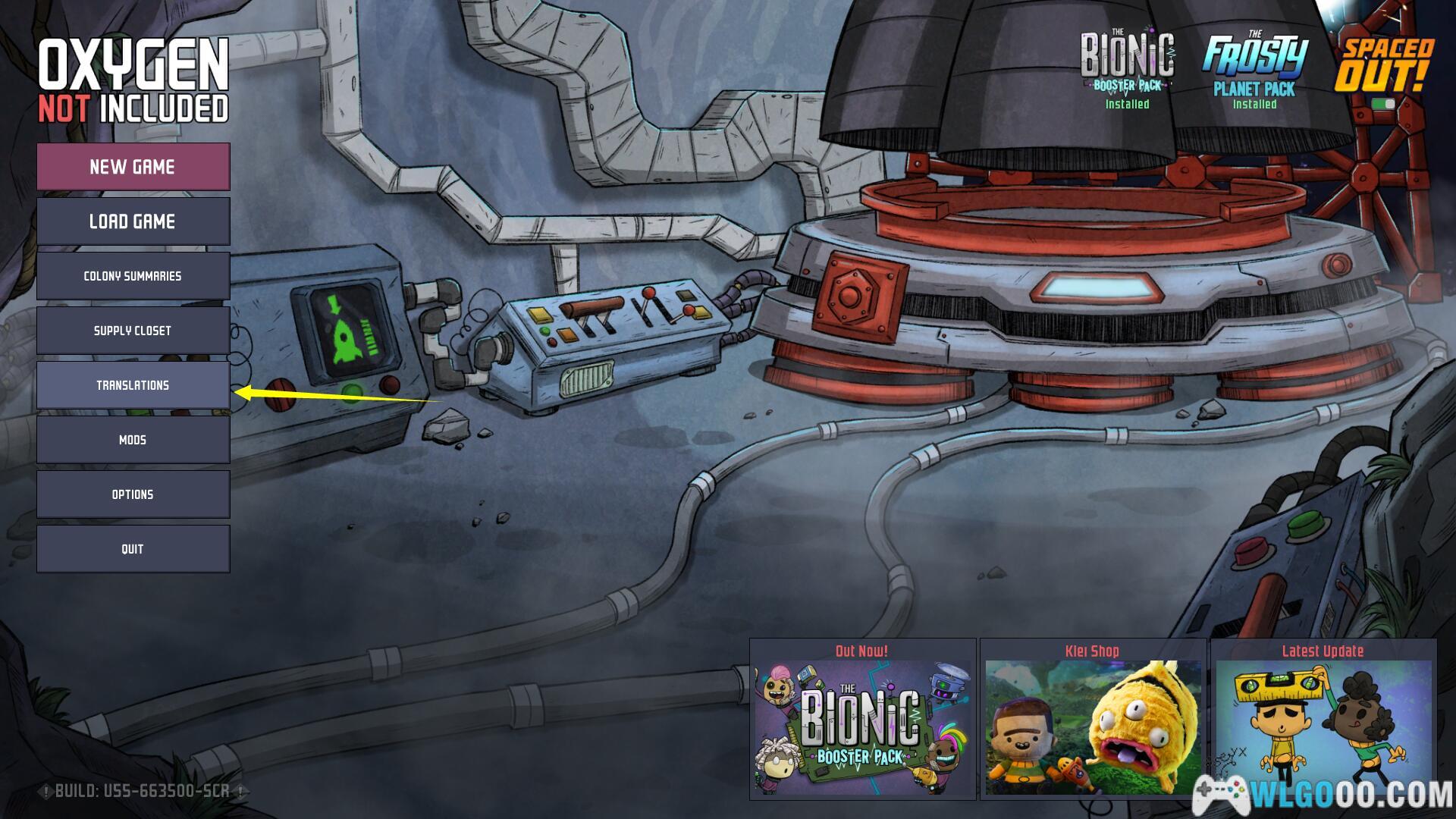
Task: View Colony Summaries
Action: pyautogui.click(x=133, y=276)
